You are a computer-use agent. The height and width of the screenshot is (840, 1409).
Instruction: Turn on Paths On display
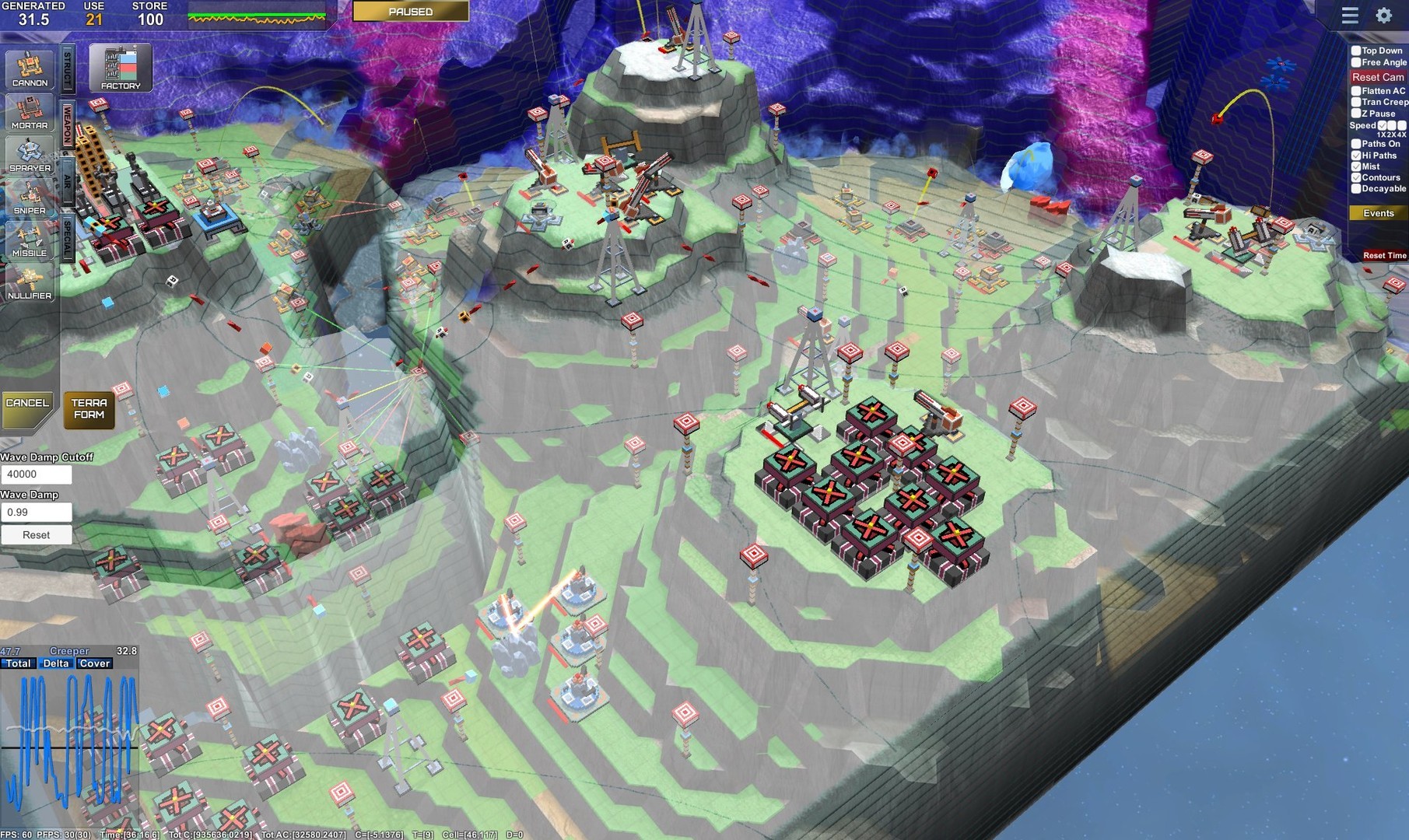click(x=1357, y=144)
